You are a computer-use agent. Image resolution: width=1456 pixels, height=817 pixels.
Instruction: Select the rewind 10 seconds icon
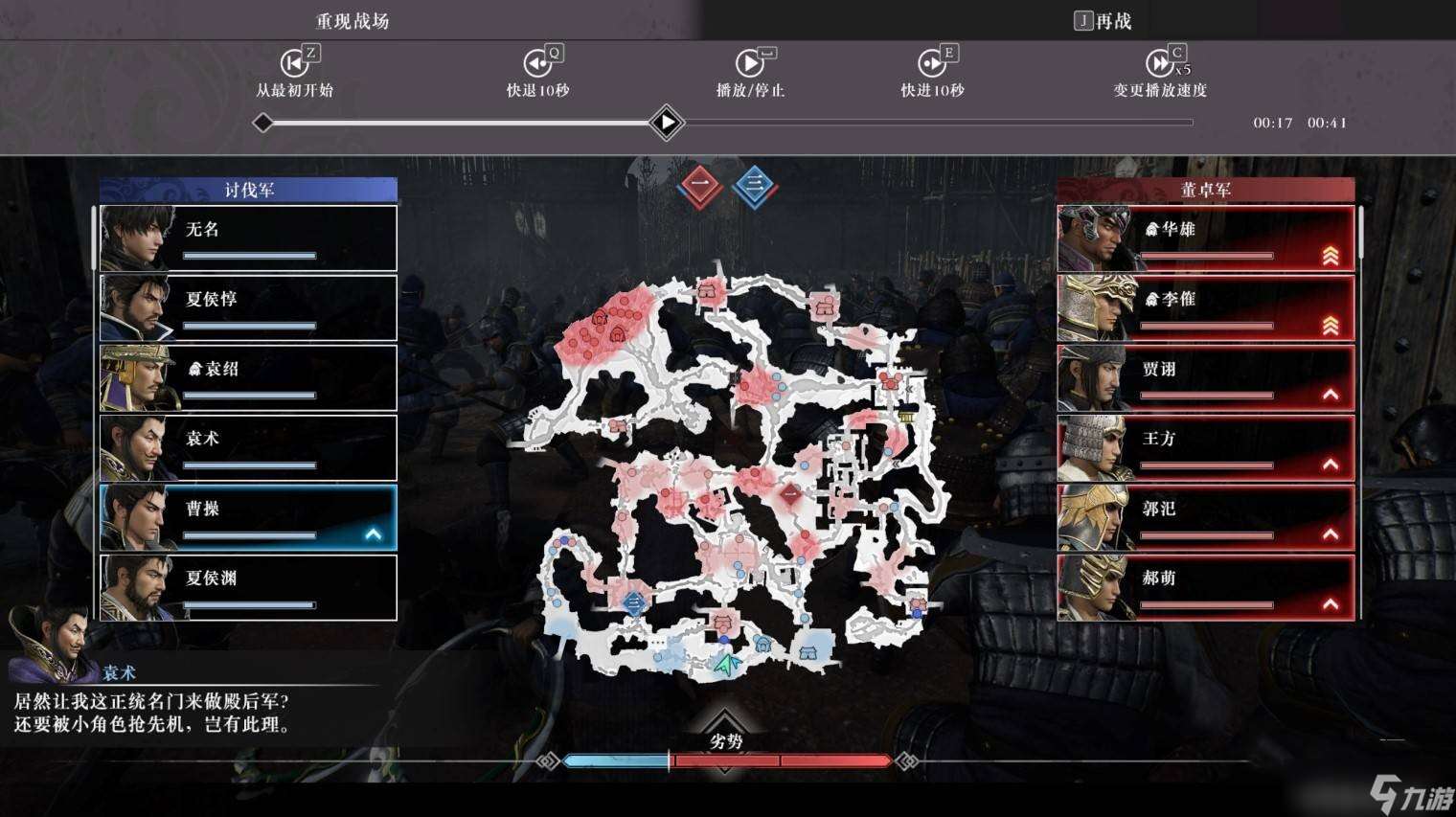pyautogui.click(x=539, y=62)
